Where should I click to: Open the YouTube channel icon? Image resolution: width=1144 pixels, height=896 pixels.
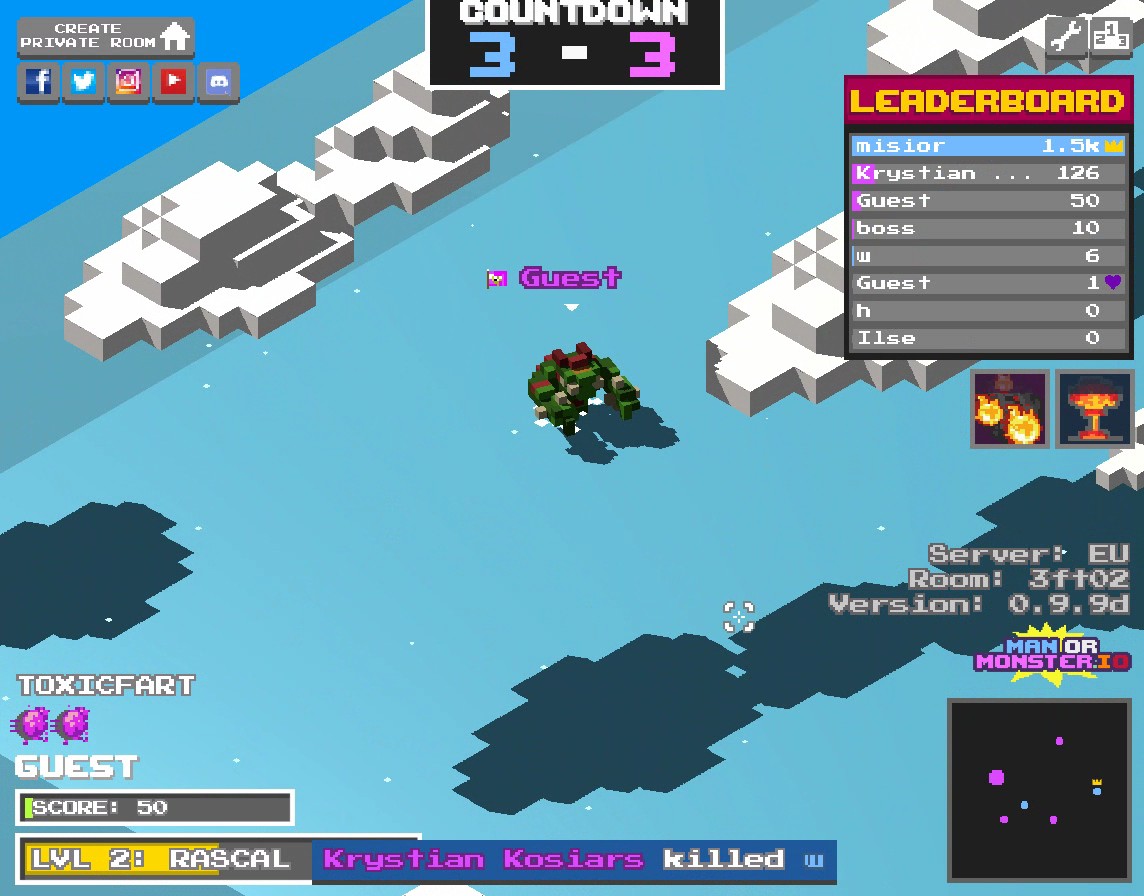(174, 82)
